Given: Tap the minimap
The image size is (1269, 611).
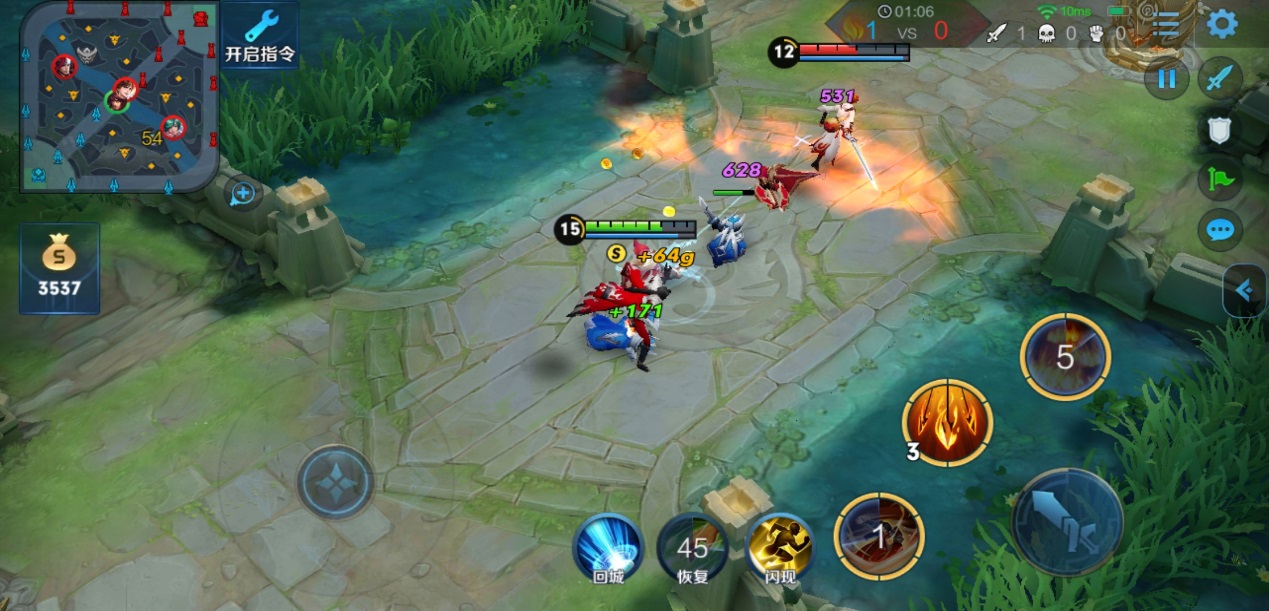Looking at the screenshot, I should (x=119, y=97).
